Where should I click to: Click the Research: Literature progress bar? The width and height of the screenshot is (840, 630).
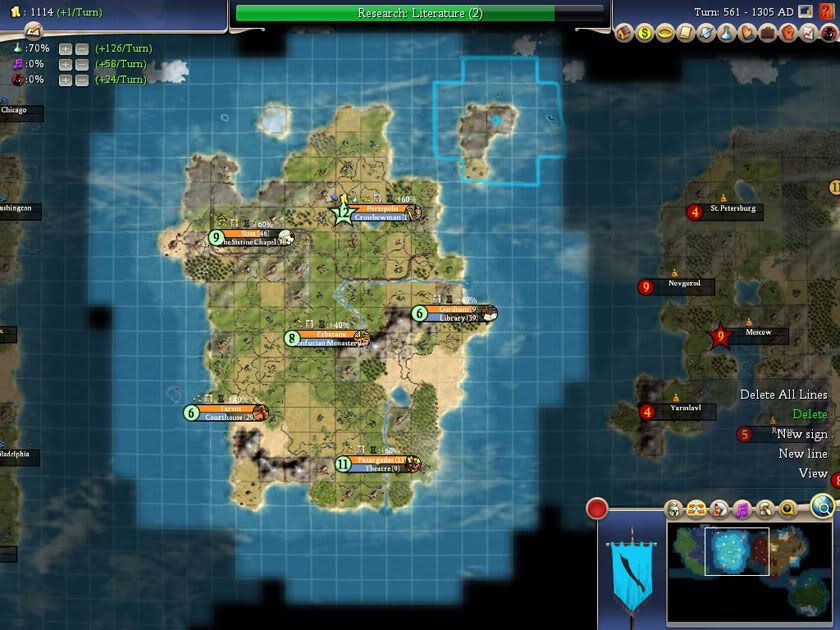click(x=420, y=13)
